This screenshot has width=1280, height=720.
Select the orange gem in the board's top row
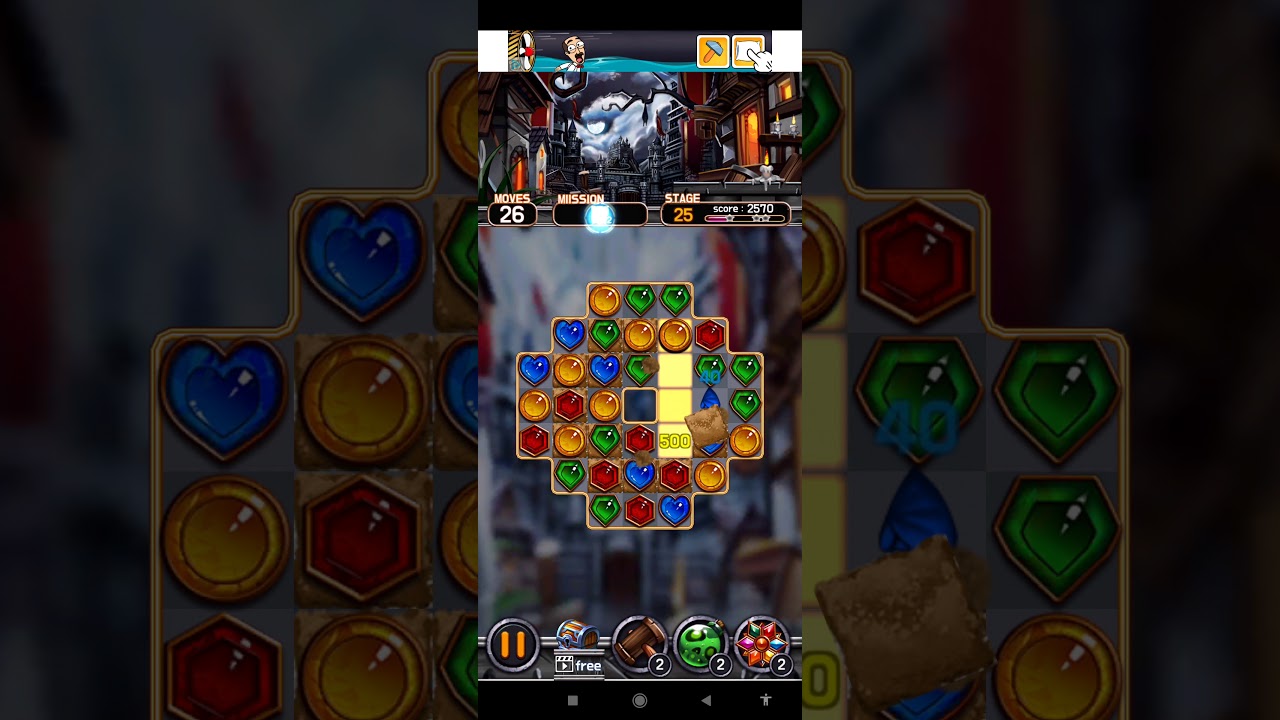[605, 299]
